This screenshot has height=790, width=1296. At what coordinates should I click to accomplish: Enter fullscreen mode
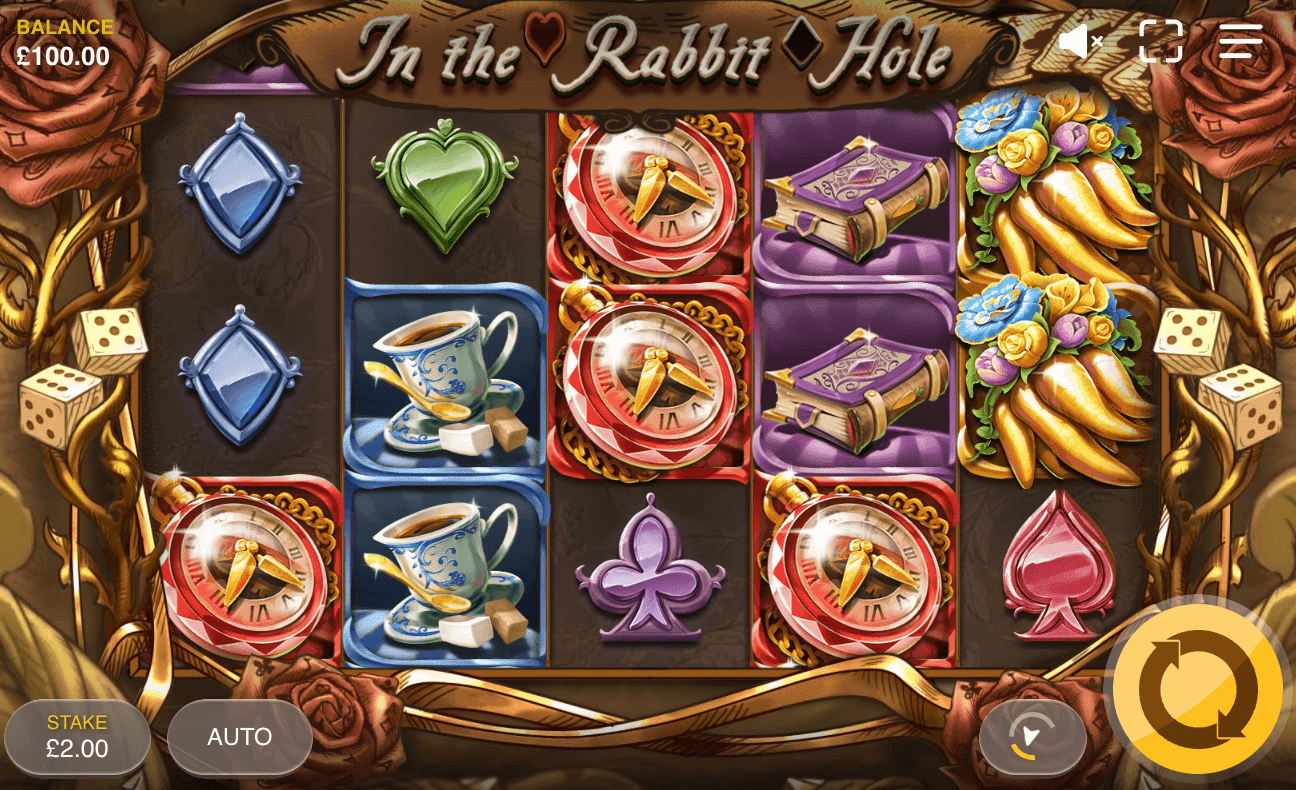point(1158,40)
